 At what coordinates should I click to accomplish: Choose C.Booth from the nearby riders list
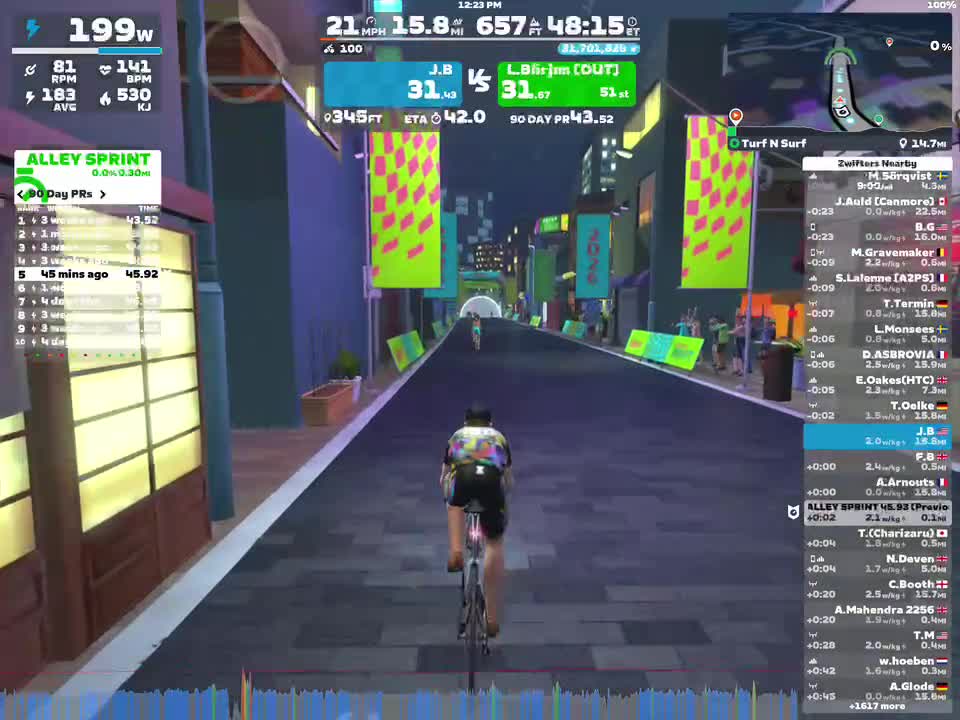877,590
